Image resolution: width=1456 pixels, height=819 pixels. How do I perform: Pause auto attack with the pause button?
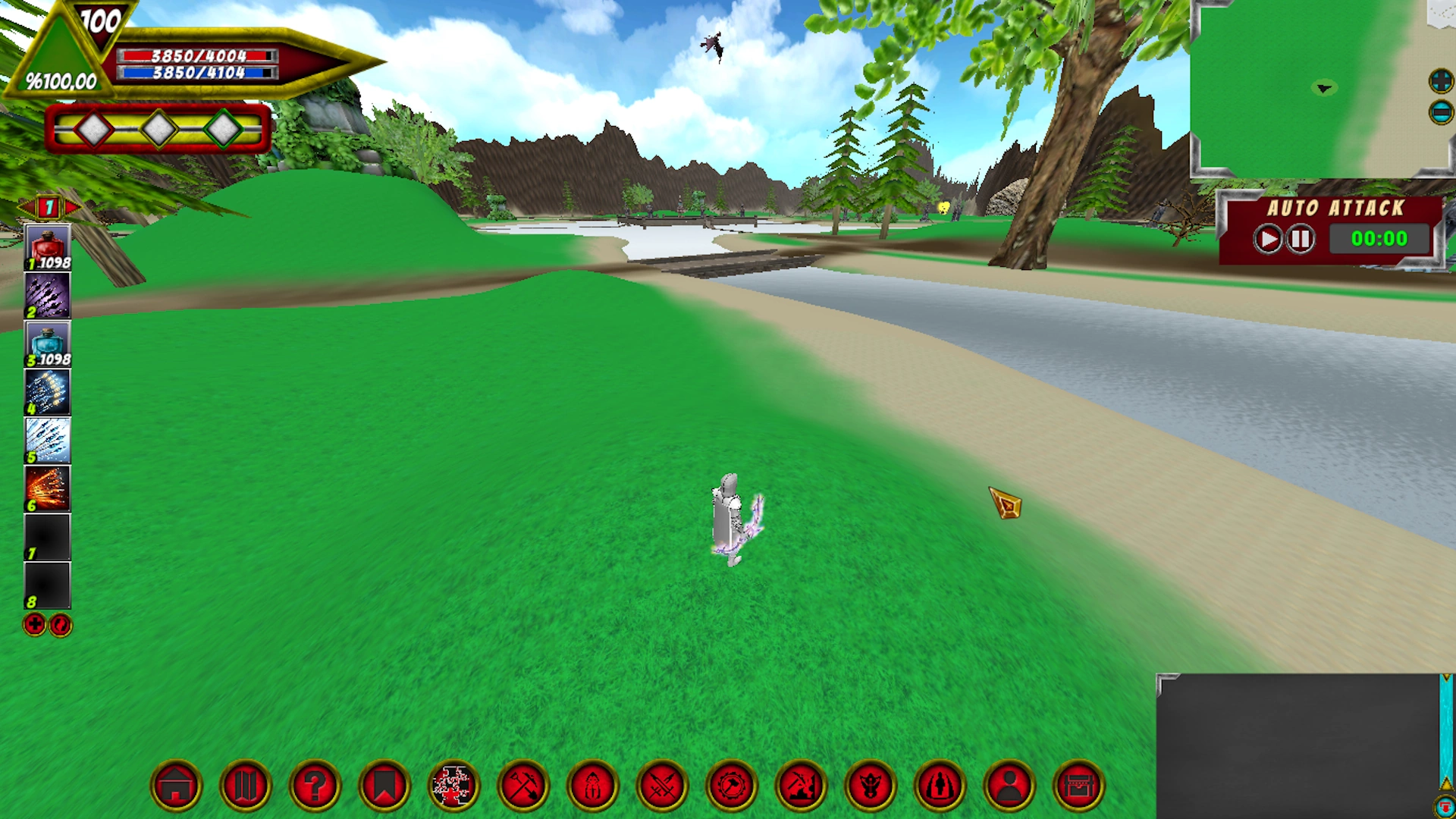point(1301,238)
